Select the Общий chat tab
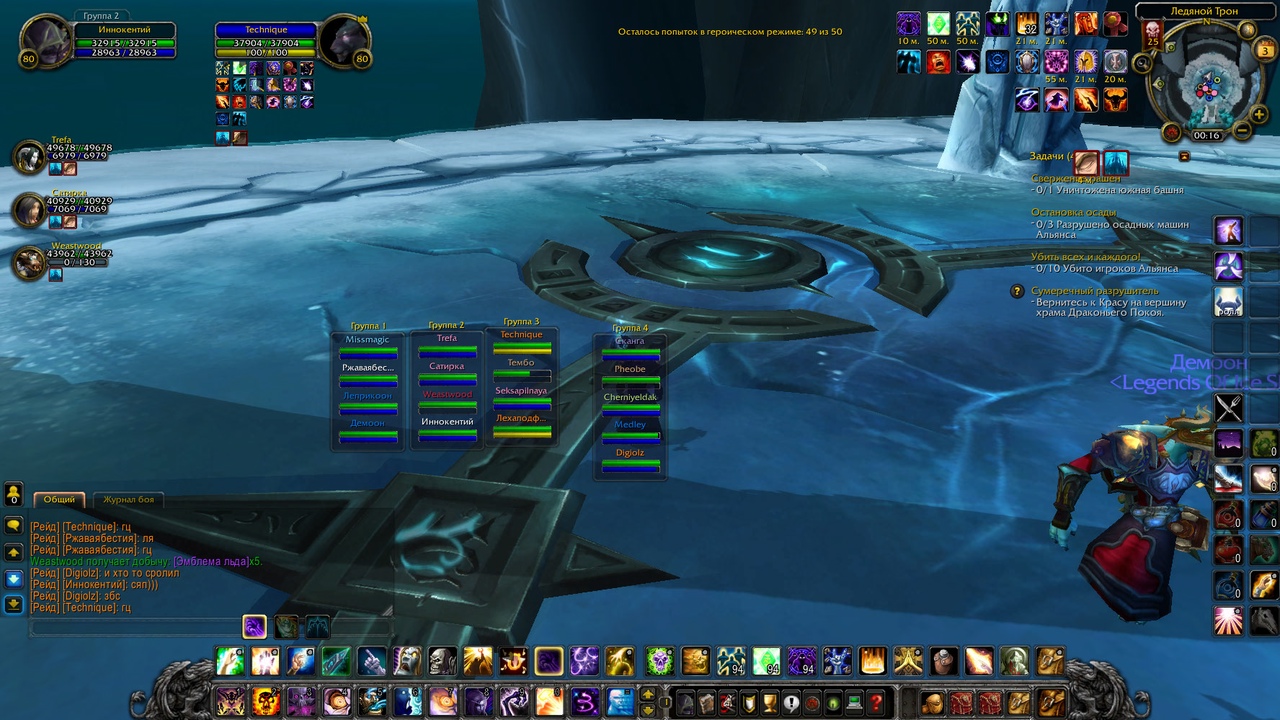This screenshot has height=720, width=1280. [x=60, y=499]
